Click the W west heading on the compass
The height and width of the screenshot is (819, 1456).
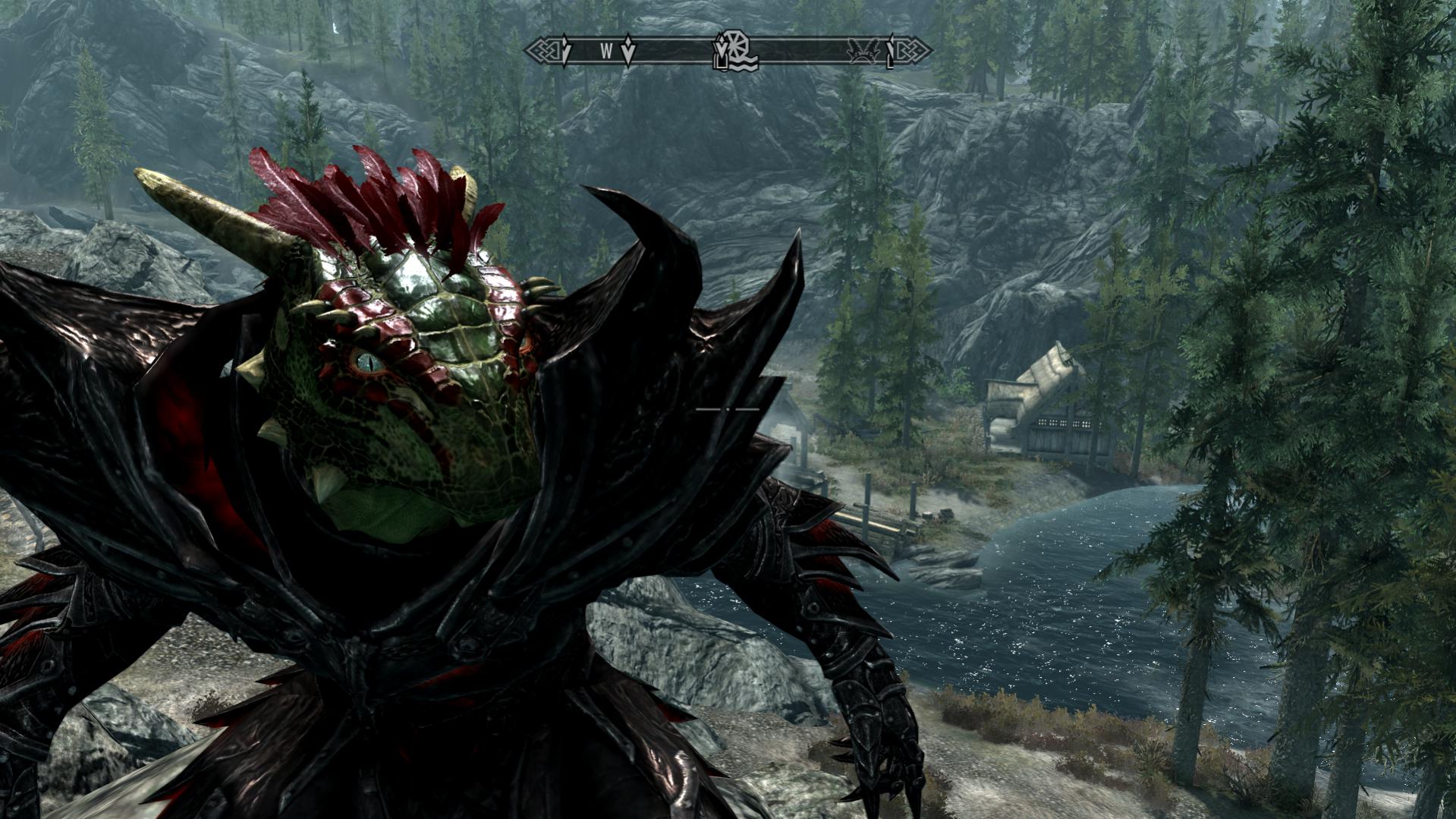coord(606,52)
